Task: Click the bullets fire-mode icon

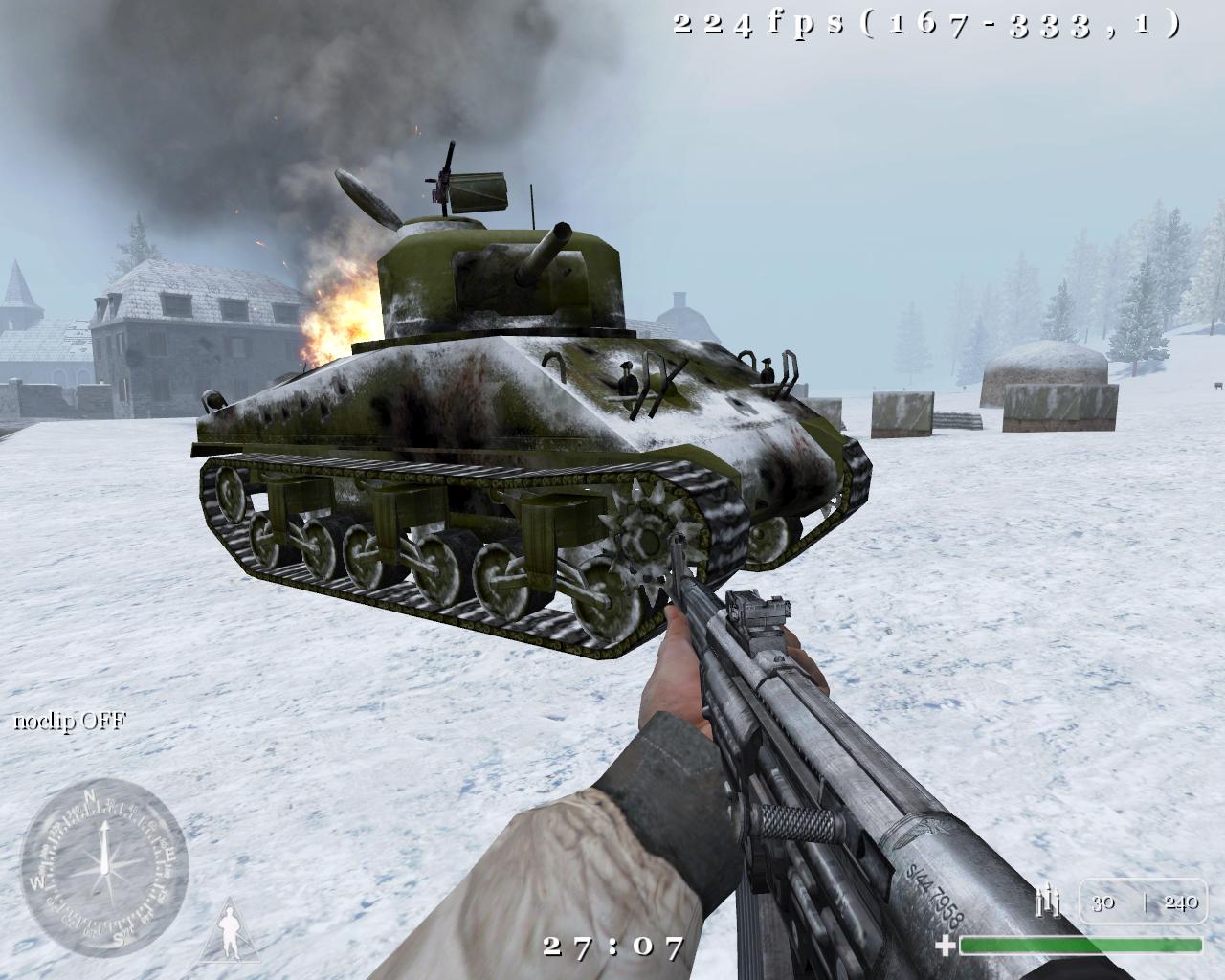Action: click(x=1050, y=902)
